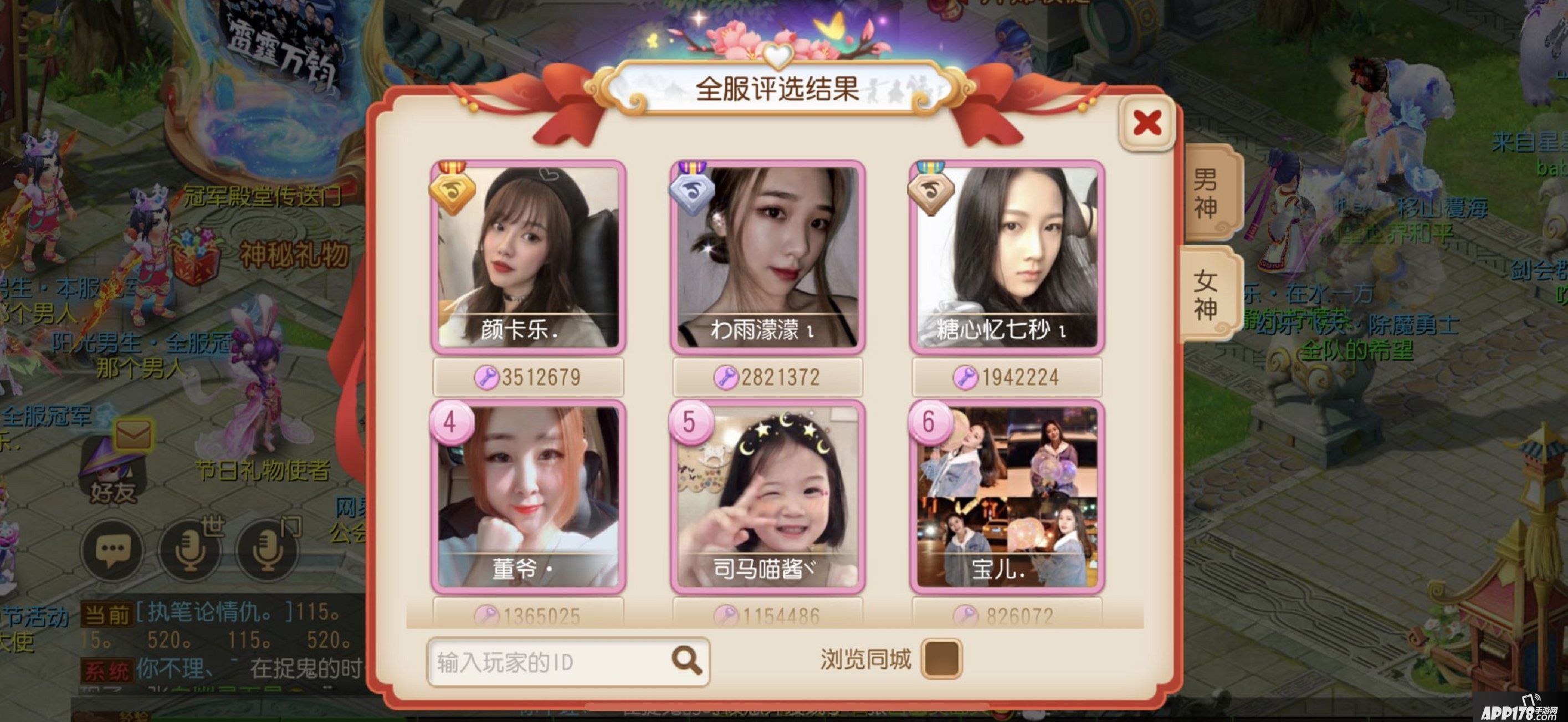Click the 3512679 vote count button
Viewport: 1568px width, 722px height.
click(x=527, y=377)
